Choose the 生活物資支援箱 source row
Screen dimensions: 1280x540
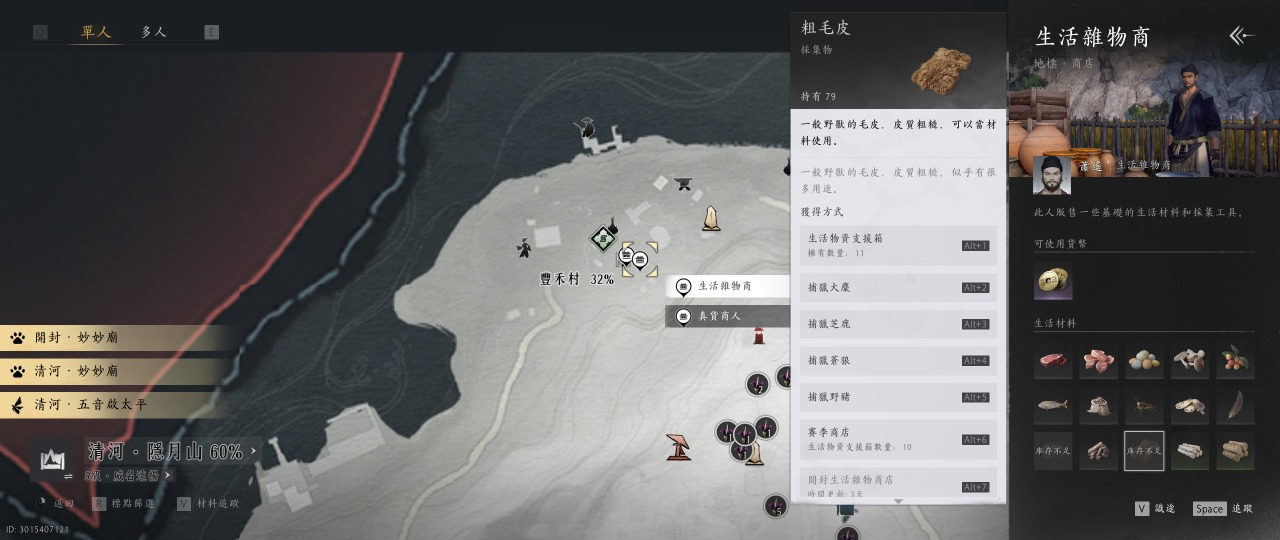tap(898, 245)
